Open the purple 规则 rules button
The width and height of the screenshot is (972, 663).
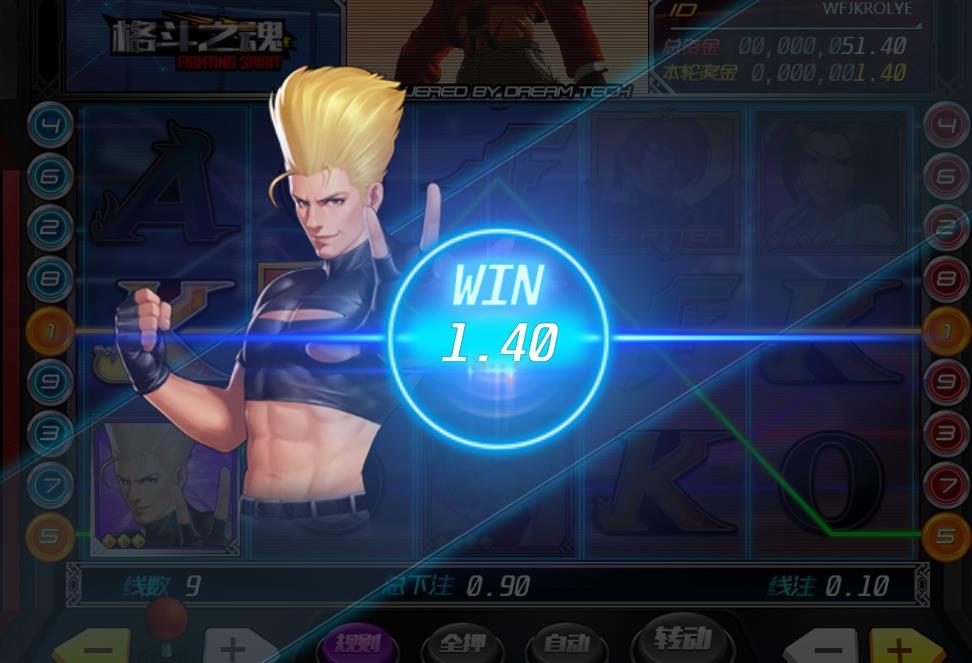click(358, 644)
